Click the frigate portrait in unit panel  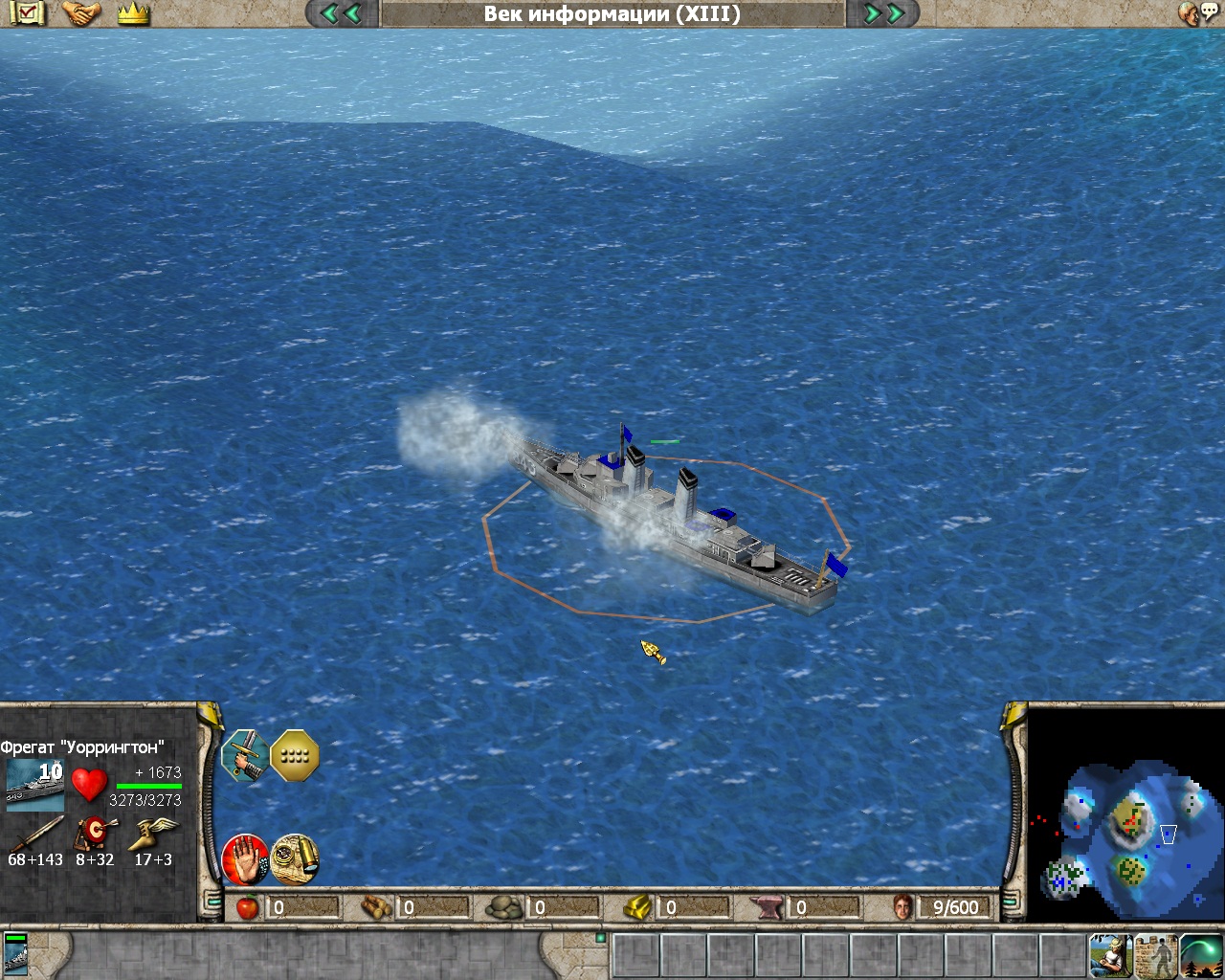[x=35, y=785]
